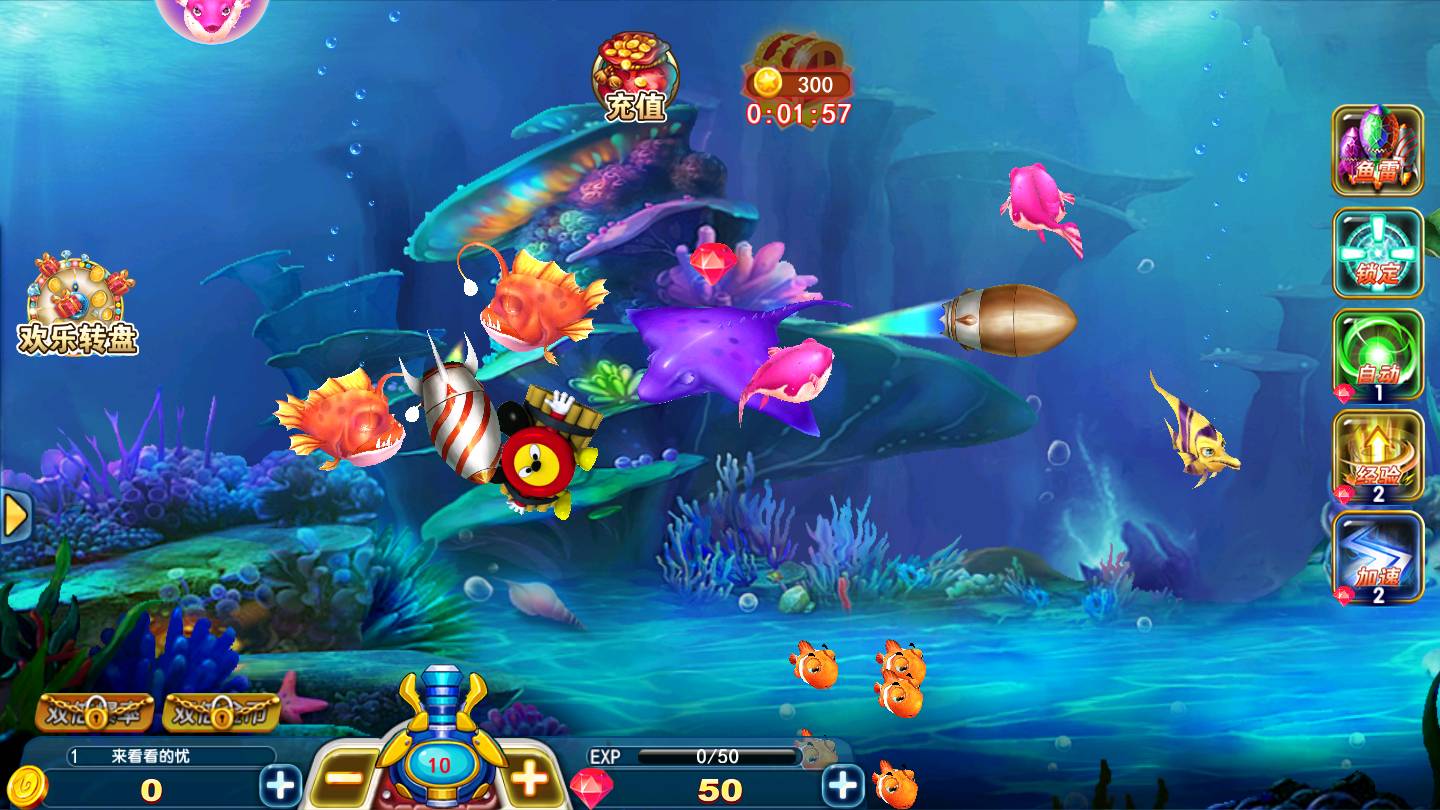Activate the 加速 speed-up skill

point(1377,557)
